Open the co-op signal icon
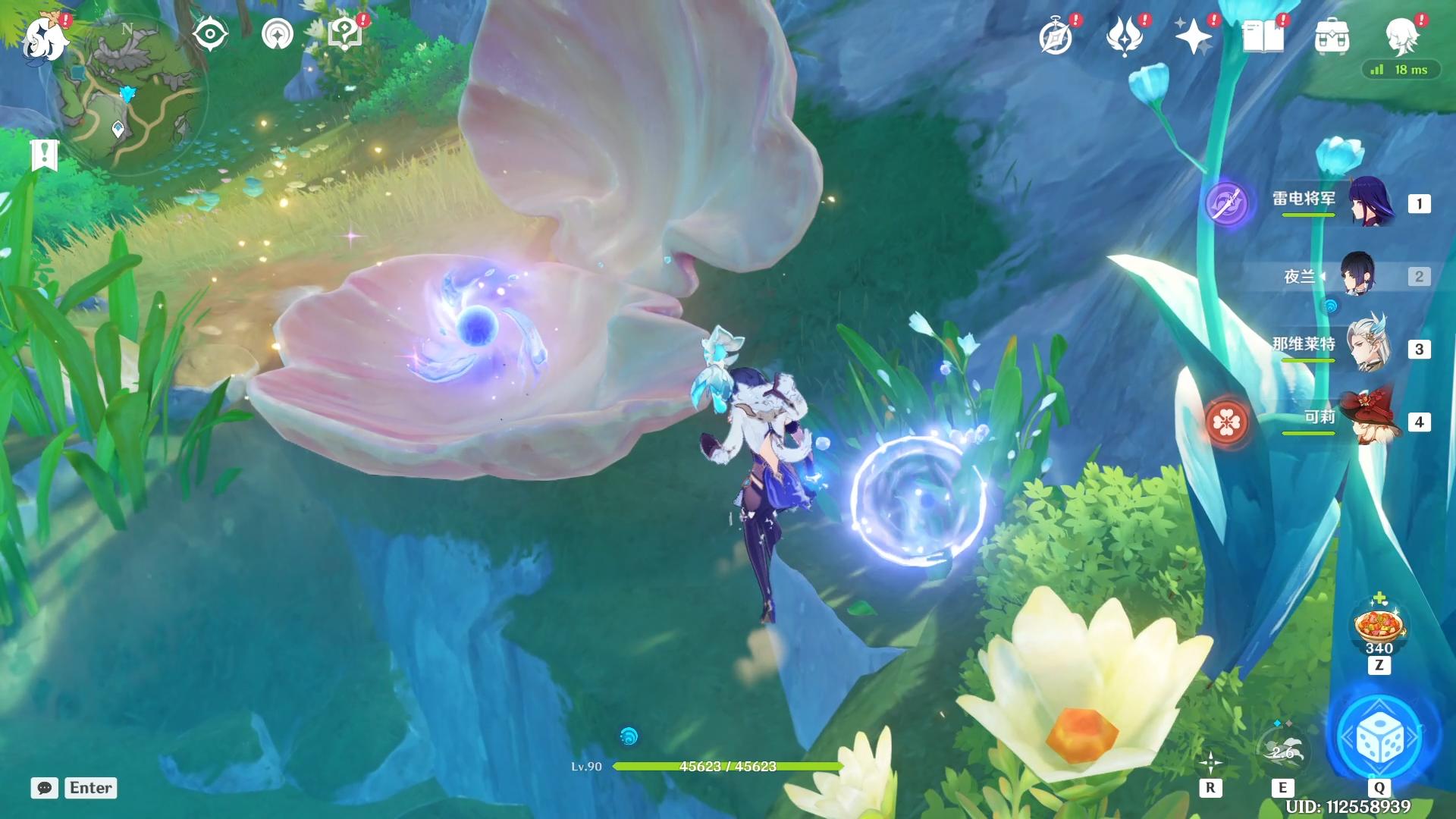 (277, 34)
